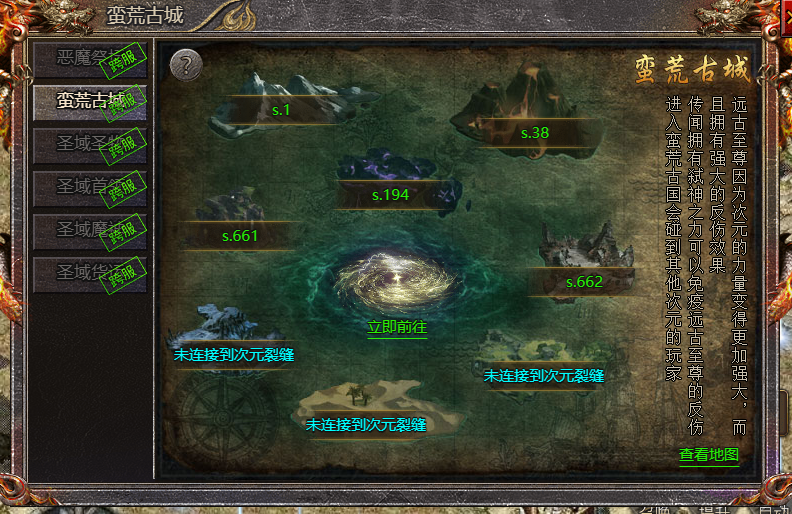Choose the s.38 volcano island

coord(535,132)
